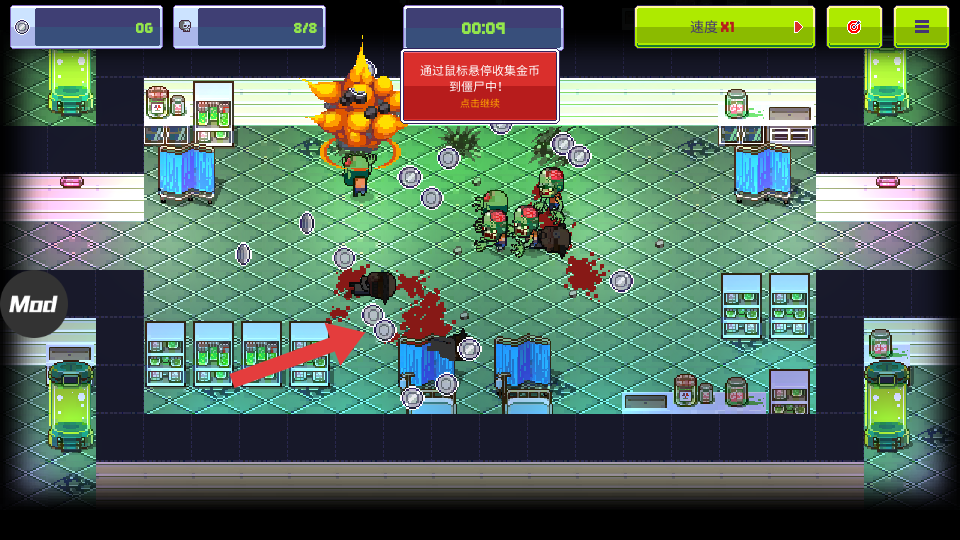
Task: Open the hamburger menu
Action: (x=921, y=27)
